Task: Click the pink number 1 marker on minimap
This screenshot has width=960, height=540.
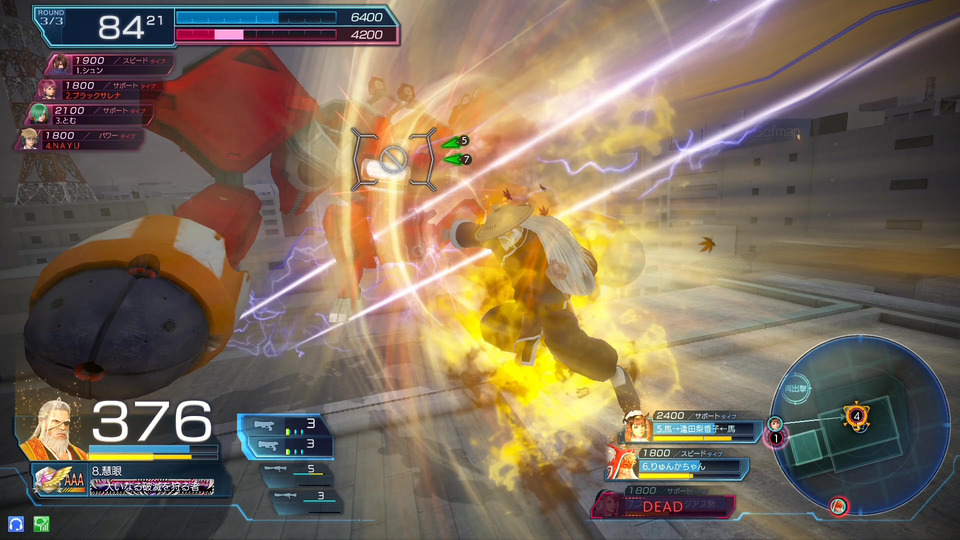Action: pos(775,437)
